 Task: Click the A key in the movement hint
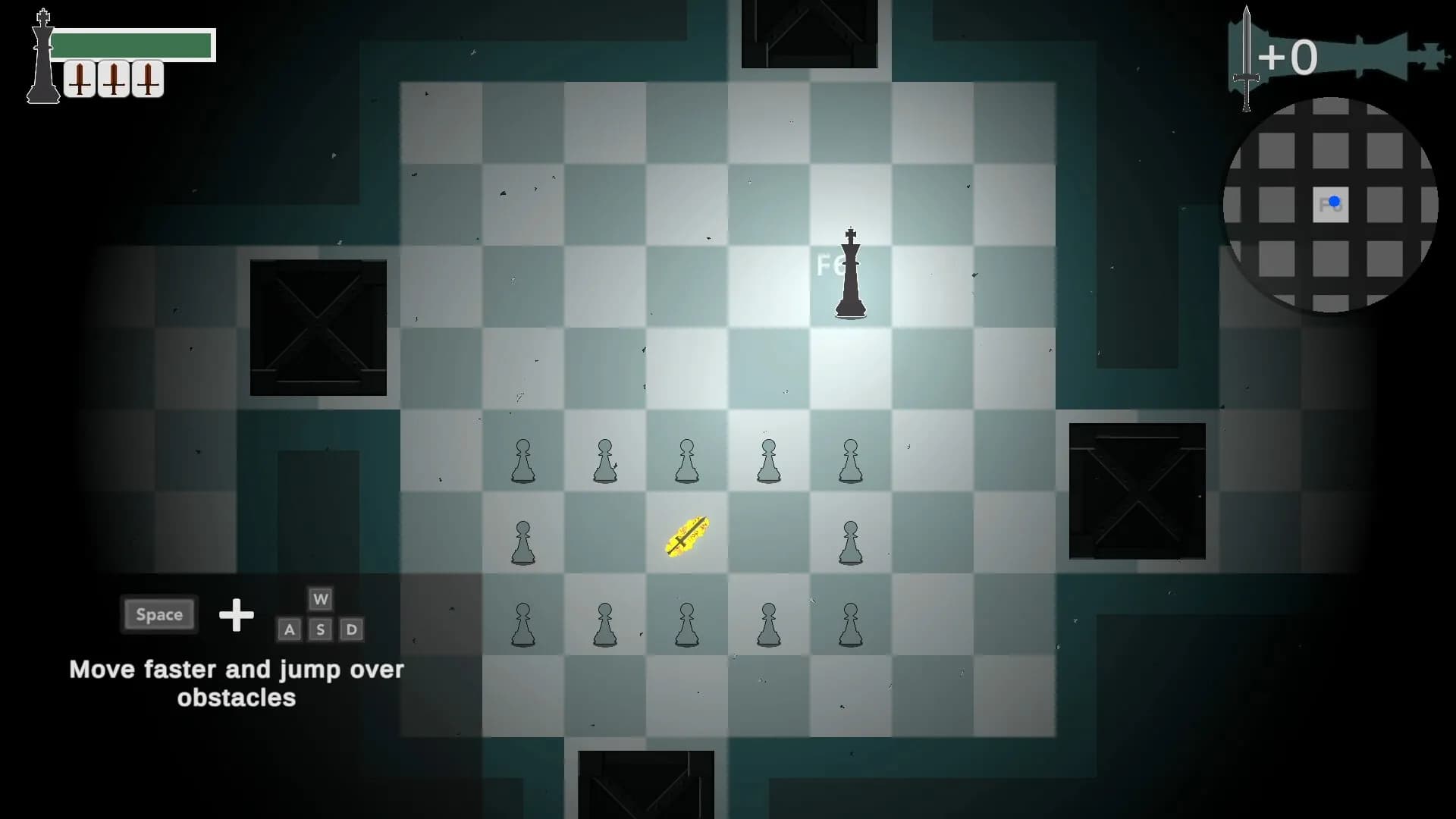(x=289, y=629)
